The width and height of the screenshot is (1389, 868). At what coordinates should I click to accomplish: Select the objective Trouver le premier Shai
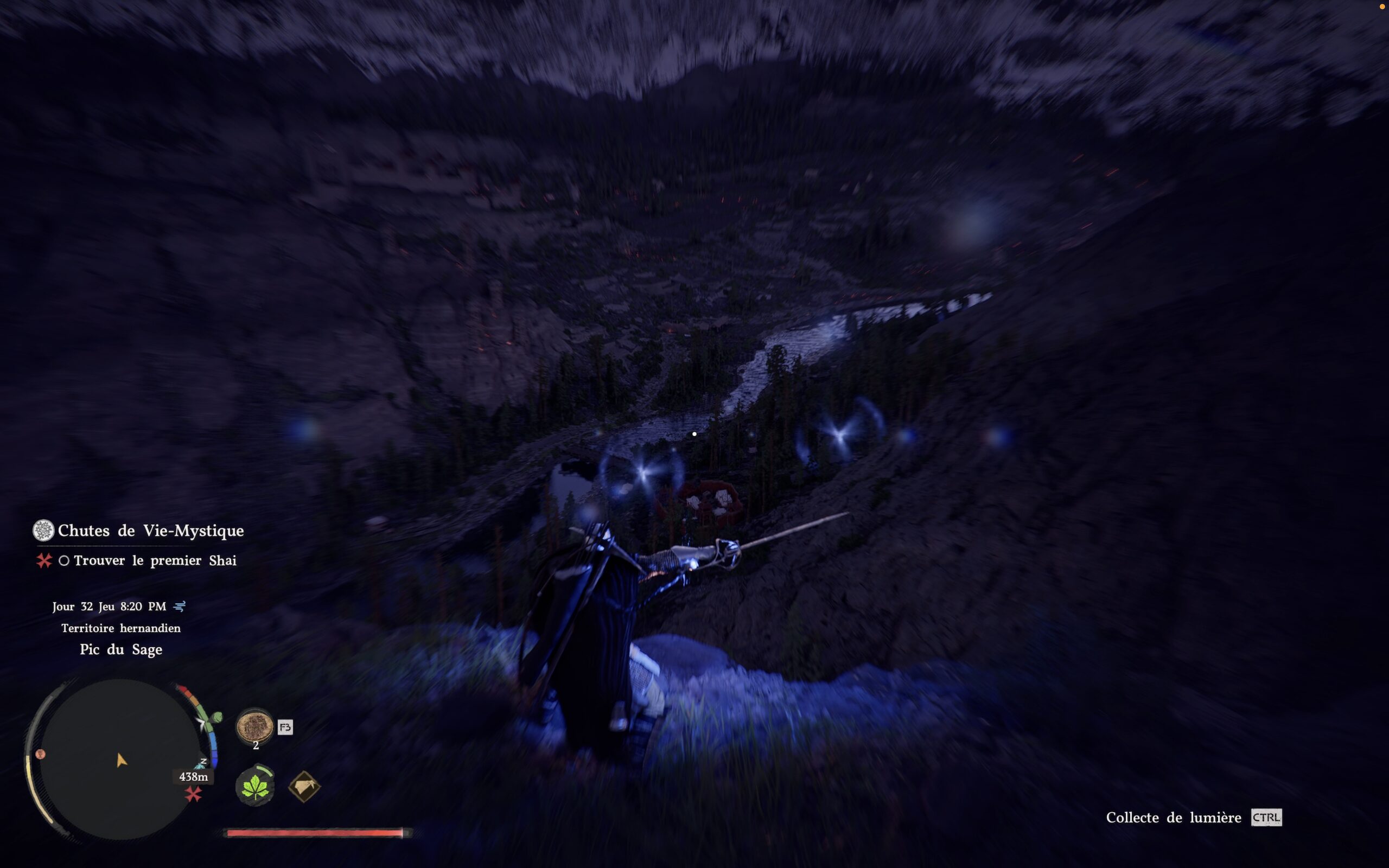155,560
